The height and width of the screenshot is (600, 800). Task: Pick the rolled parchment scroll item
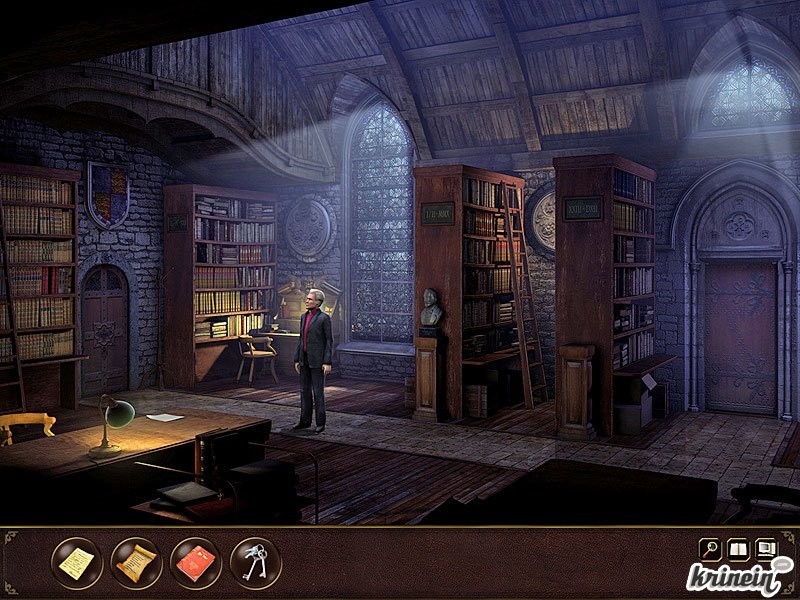(x=136, y=563)
